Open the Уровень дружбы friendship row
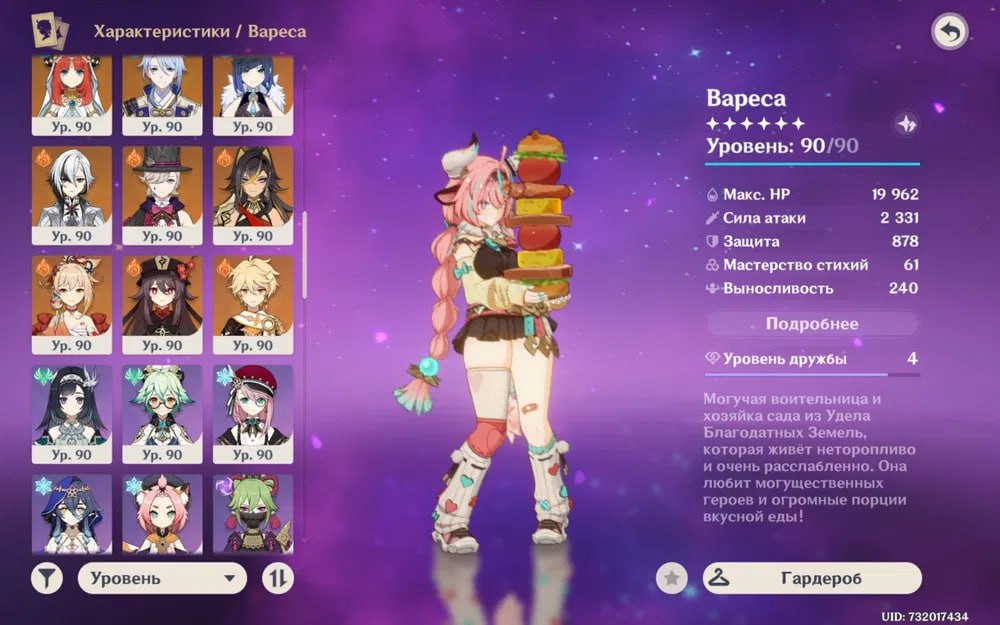Viewport: 1000px width, 625px height. (x=812, y=359)
